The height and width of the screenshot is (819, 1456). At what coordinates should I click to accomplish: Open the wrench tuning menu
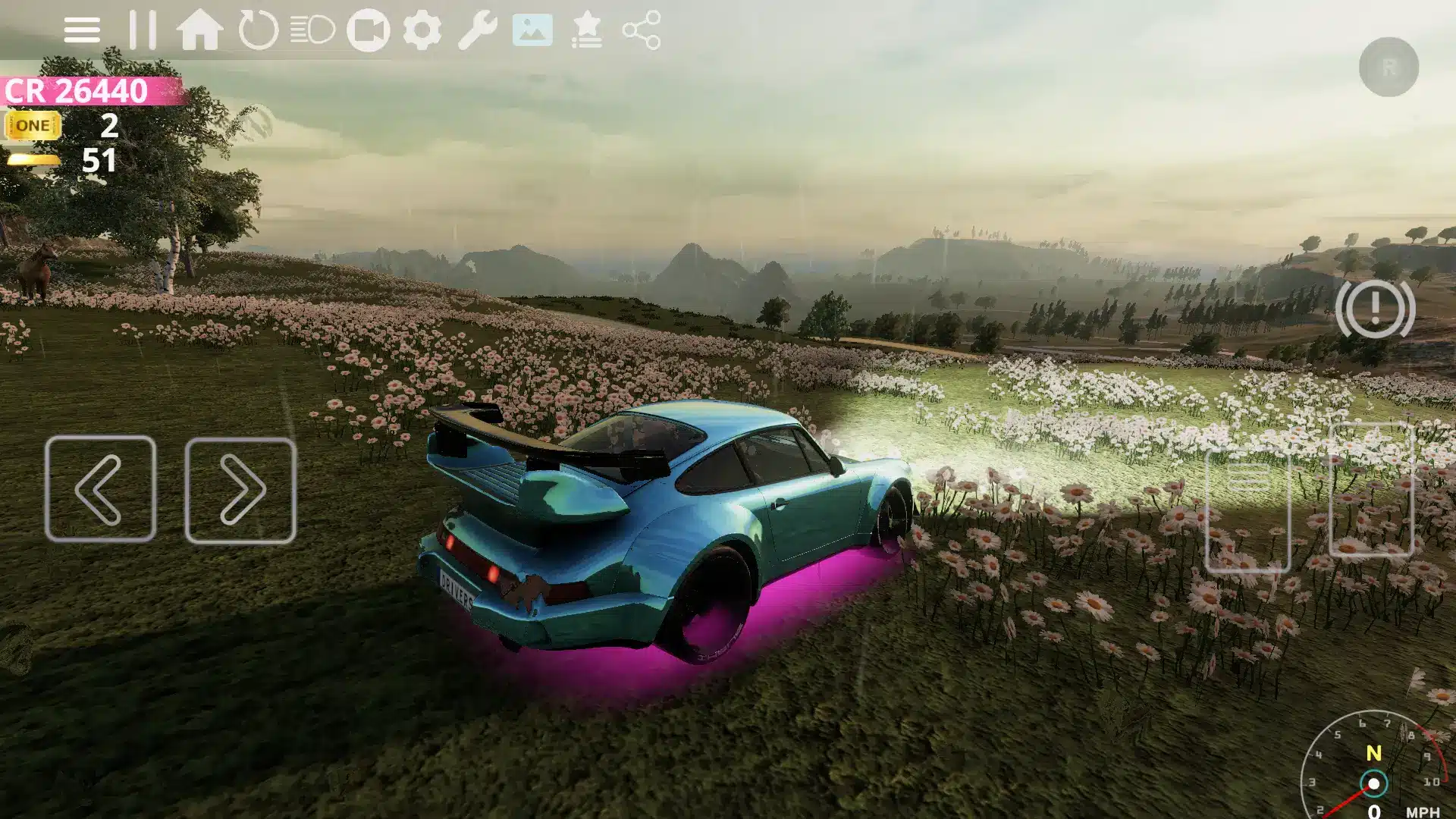tap(477, 31)
